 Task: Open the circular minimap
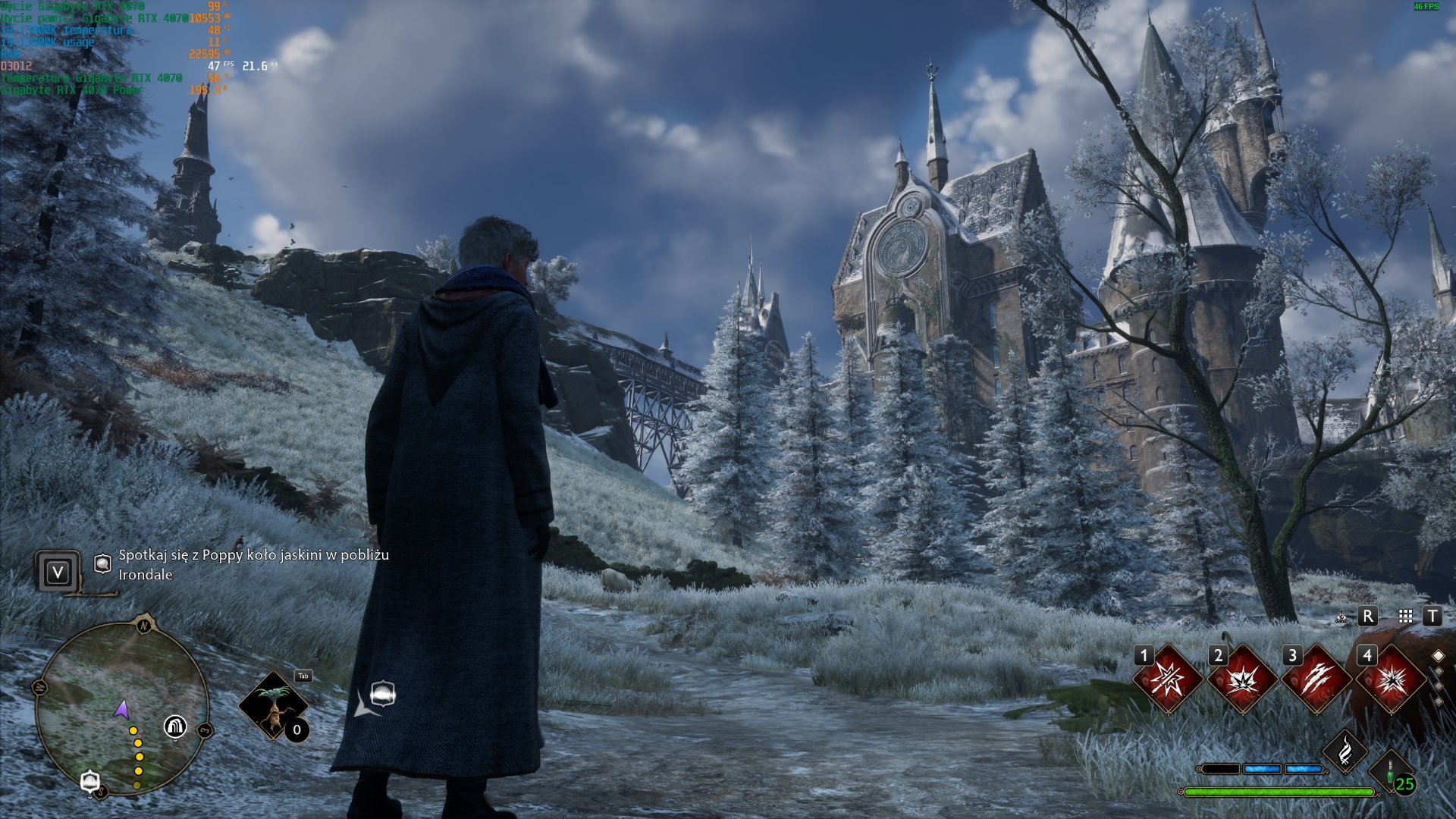pyautogui.click(x=121, y=707)
